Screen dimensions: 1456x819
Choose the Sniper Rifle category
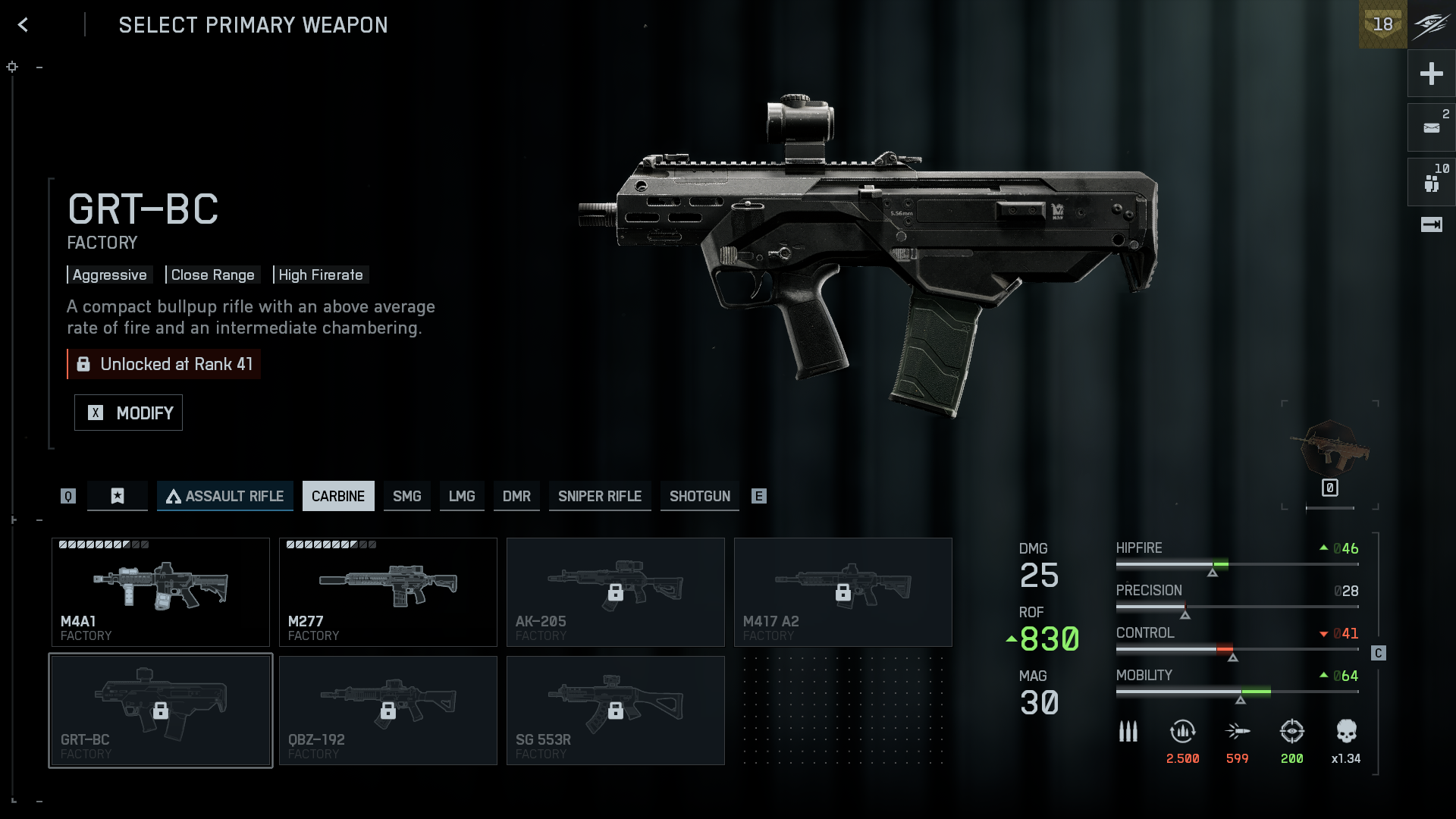[x=600, y=496]
